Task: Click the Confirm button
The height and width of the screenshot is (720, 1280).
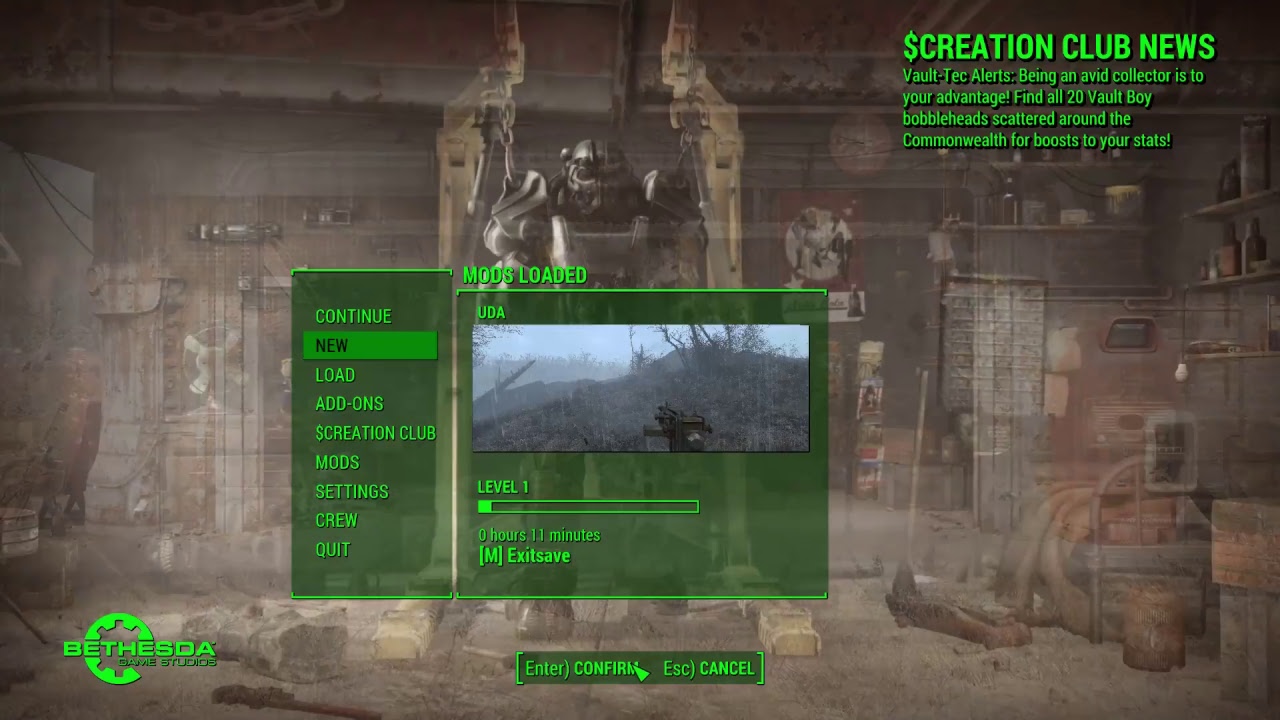Action: pyautogui.click(x=582, y=668)
